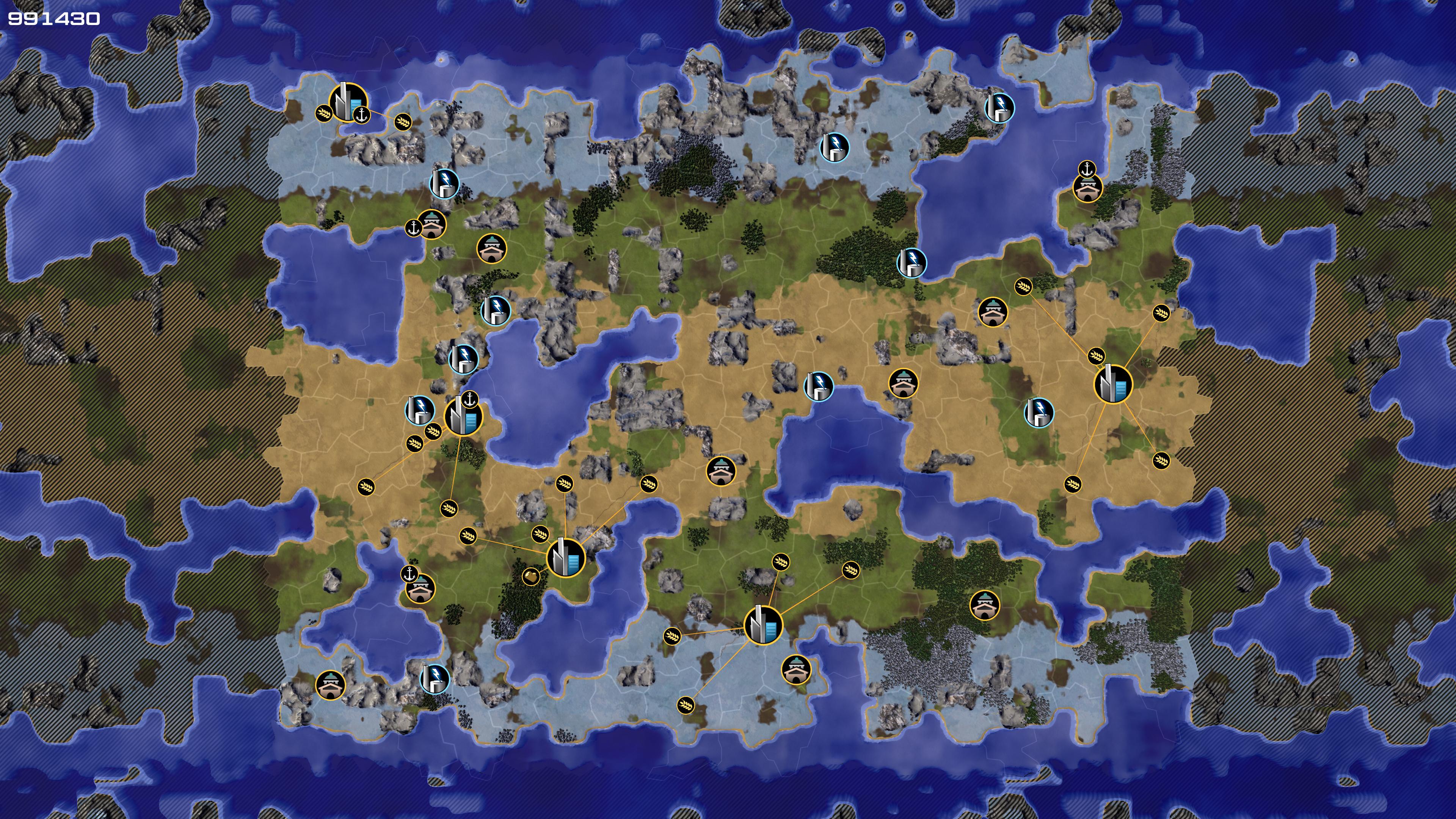Open the city with only two wheat farms

click(348, 102)
